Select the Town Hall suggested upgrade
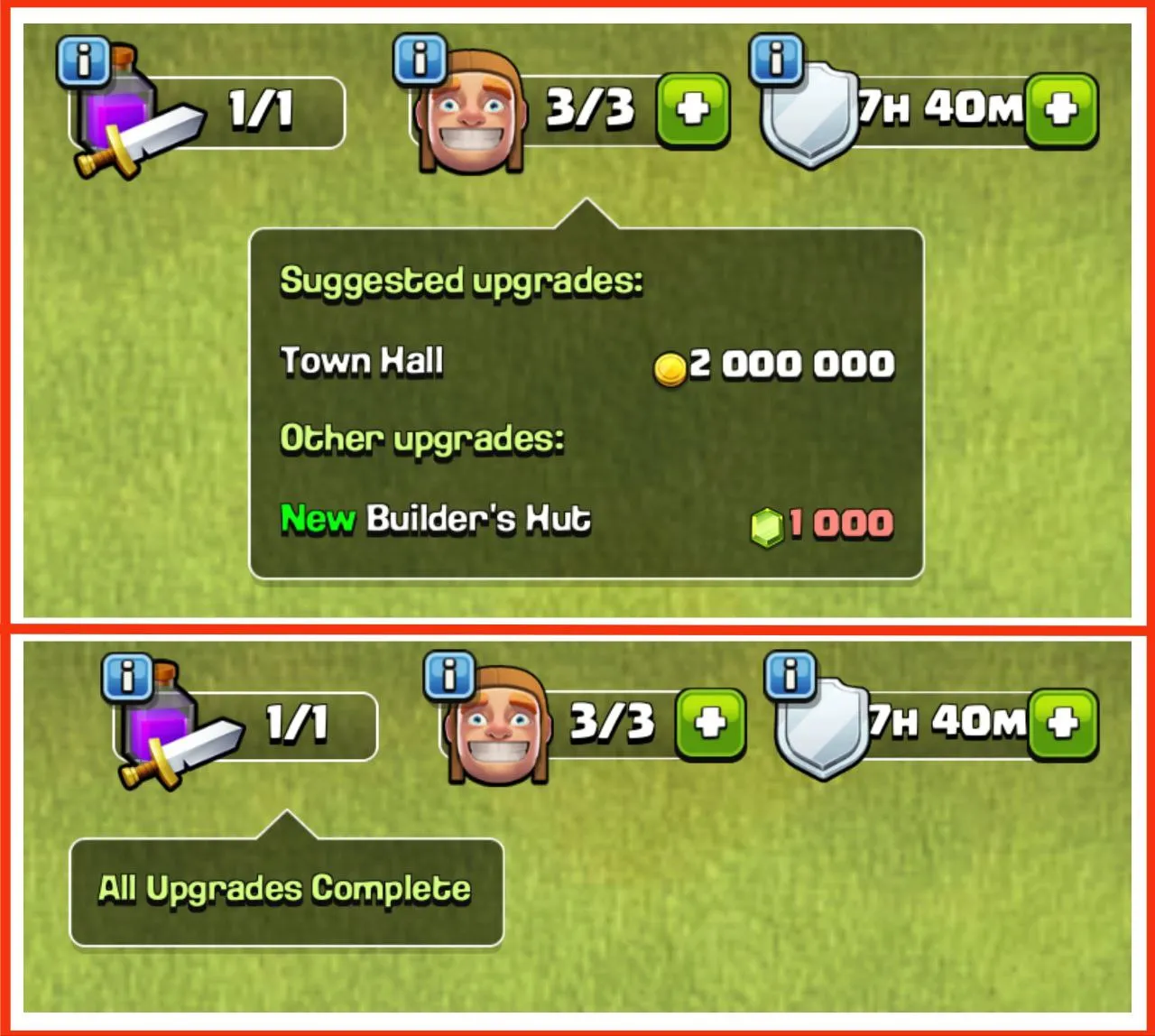 pyautogui.click(x=361, y=363)
